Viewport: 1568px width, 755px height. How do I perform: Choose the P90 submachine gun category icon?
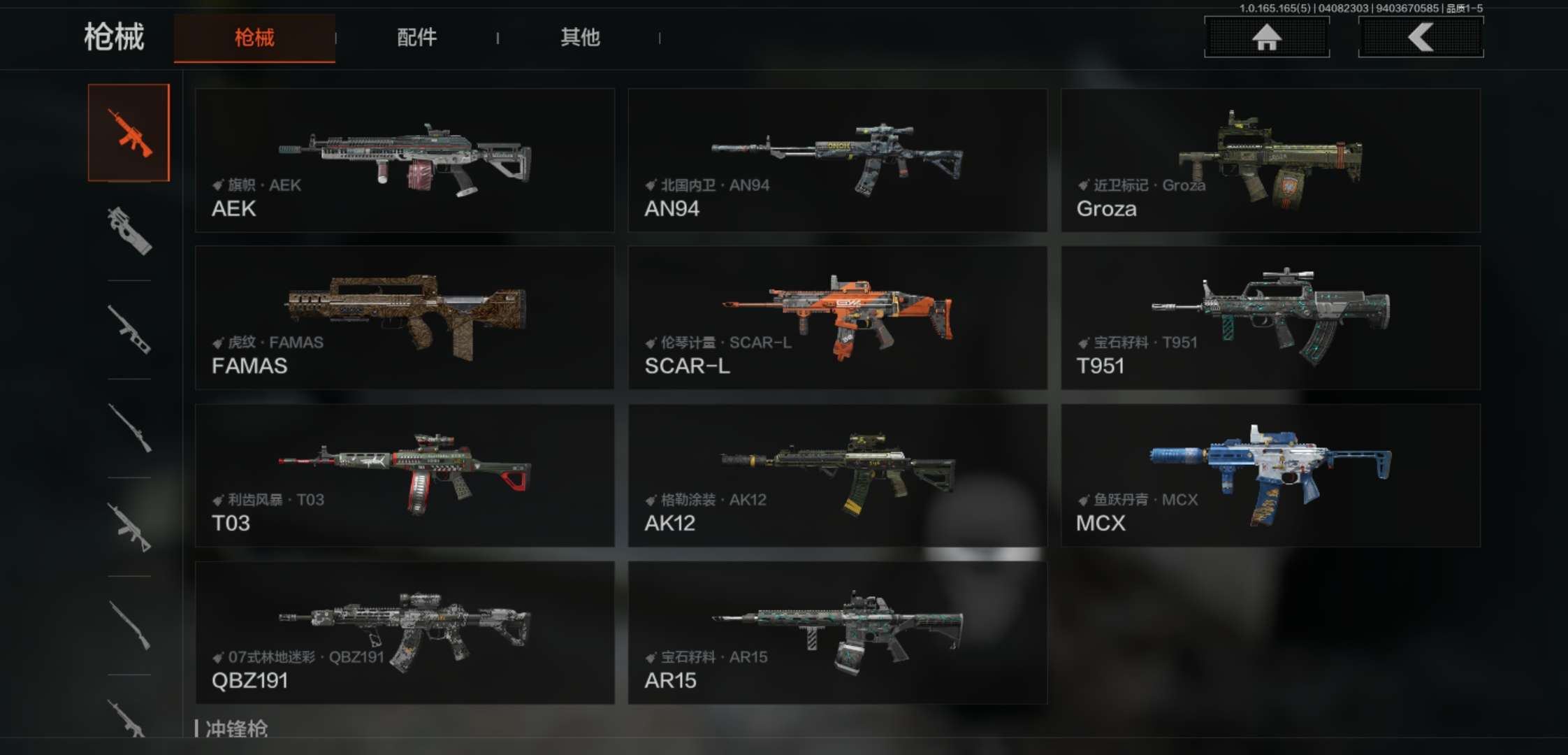(x=129, y=231)
